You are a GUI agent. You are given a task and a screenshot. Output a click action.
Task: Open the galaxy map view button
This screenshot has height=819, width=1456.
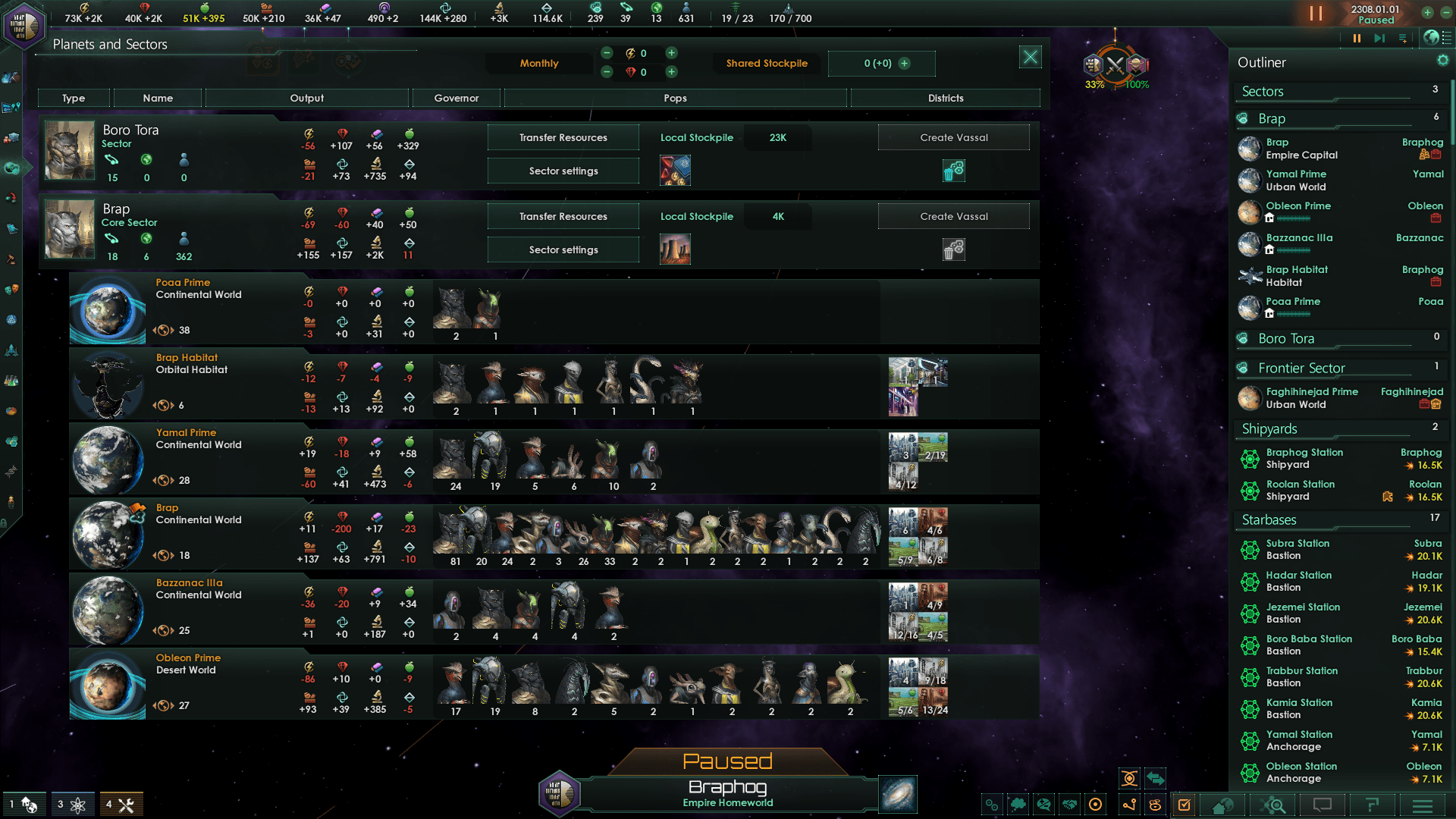898,794
